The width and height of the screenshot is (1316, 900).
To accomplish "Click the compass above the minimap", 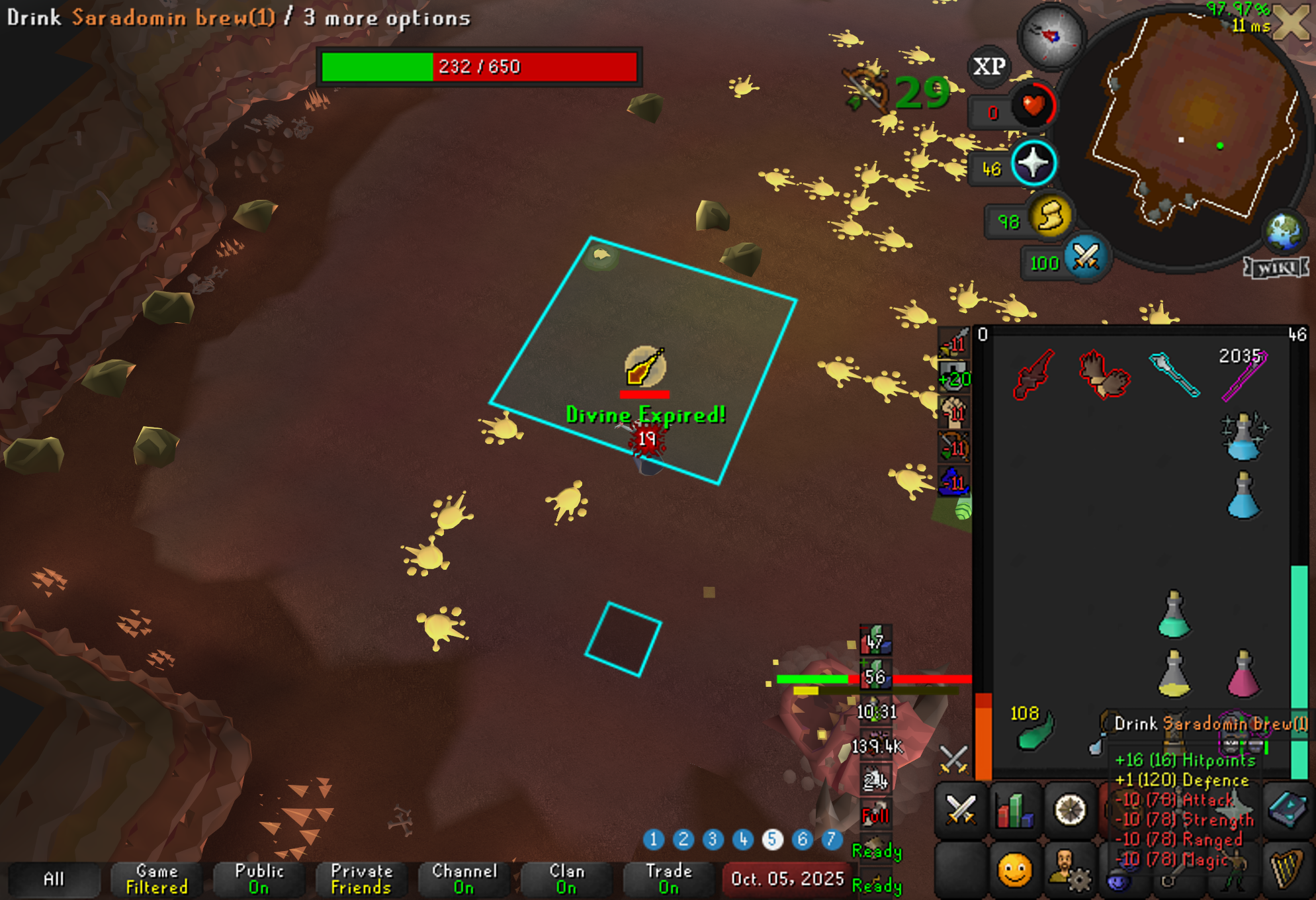I will coord(1051,36).
